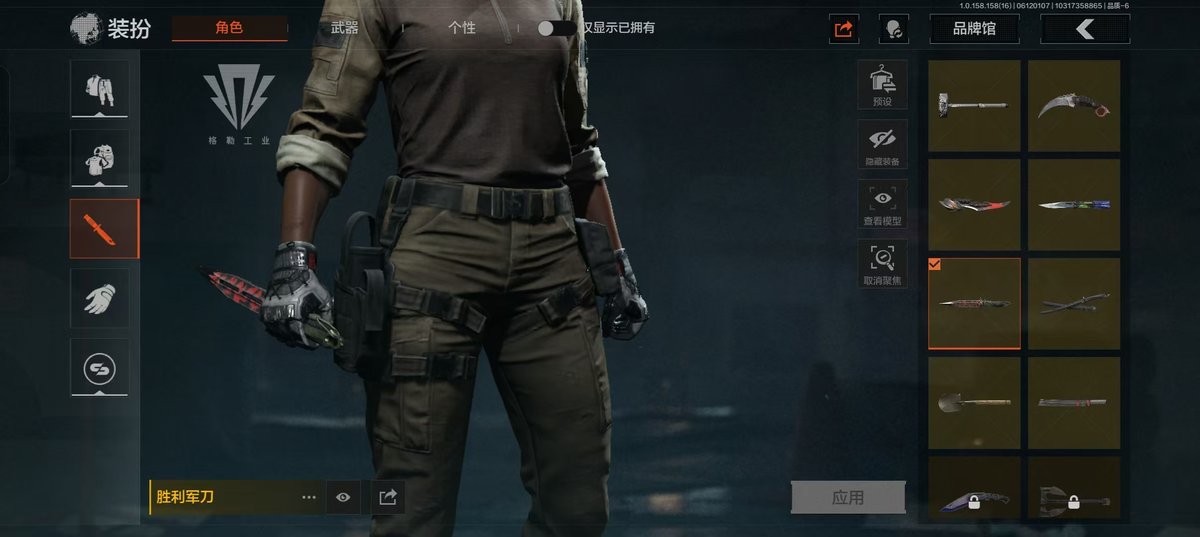Viewport: 1200px width, 537px height.
Task: Toggle 隐藏装备 hide equipment
Action: point(882,145)
